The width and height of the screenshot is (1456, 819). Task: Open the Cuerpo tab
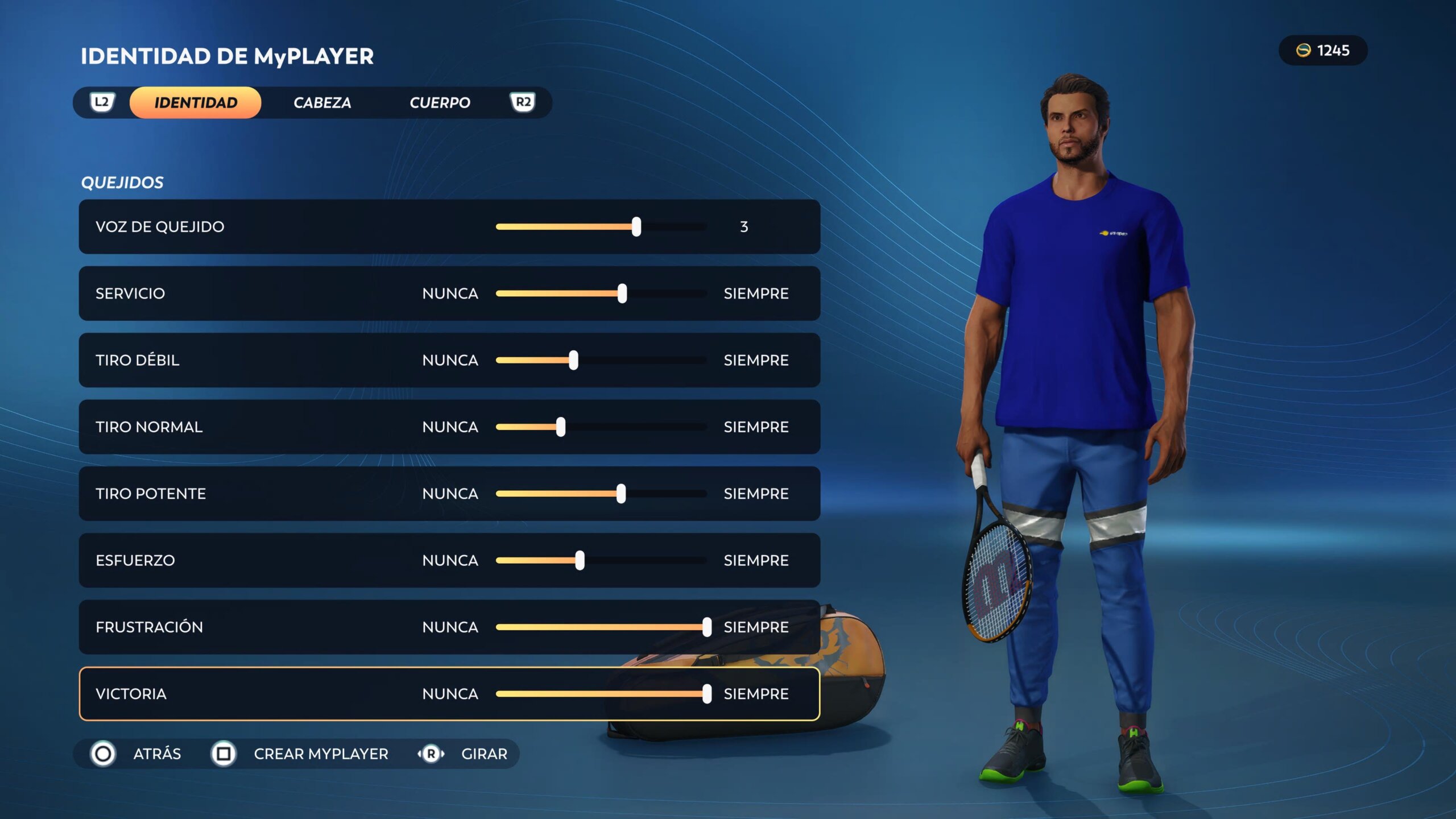point(440,103)
